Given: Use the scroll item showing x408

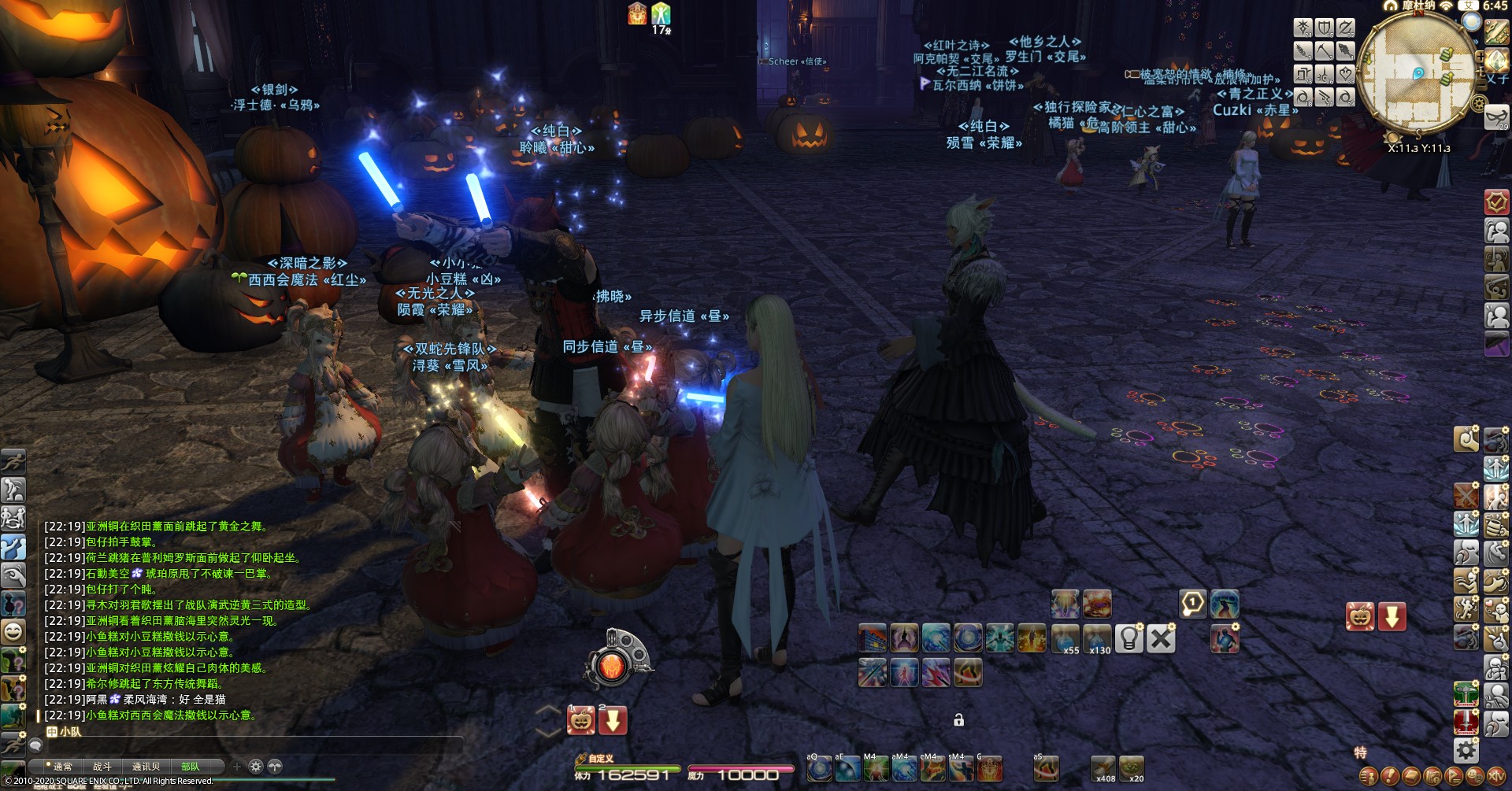Looking at the screenshot, I should [1102, 767].
